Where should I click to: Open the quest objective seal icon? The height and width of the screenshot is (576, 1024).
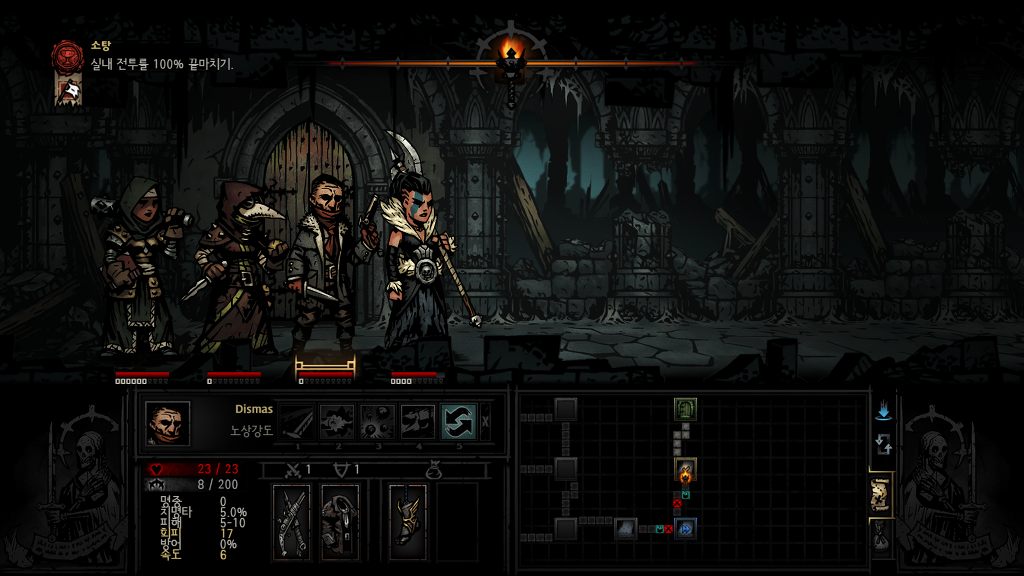click(x=68, y=54)
